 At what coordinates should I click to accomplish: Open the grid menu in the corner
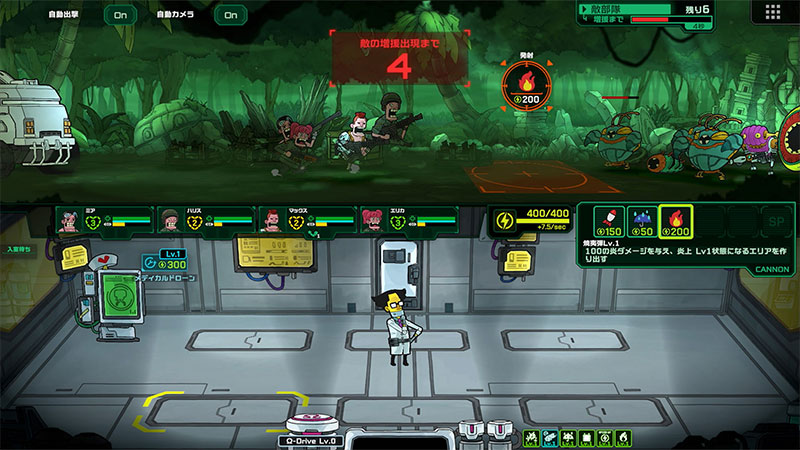772,12
